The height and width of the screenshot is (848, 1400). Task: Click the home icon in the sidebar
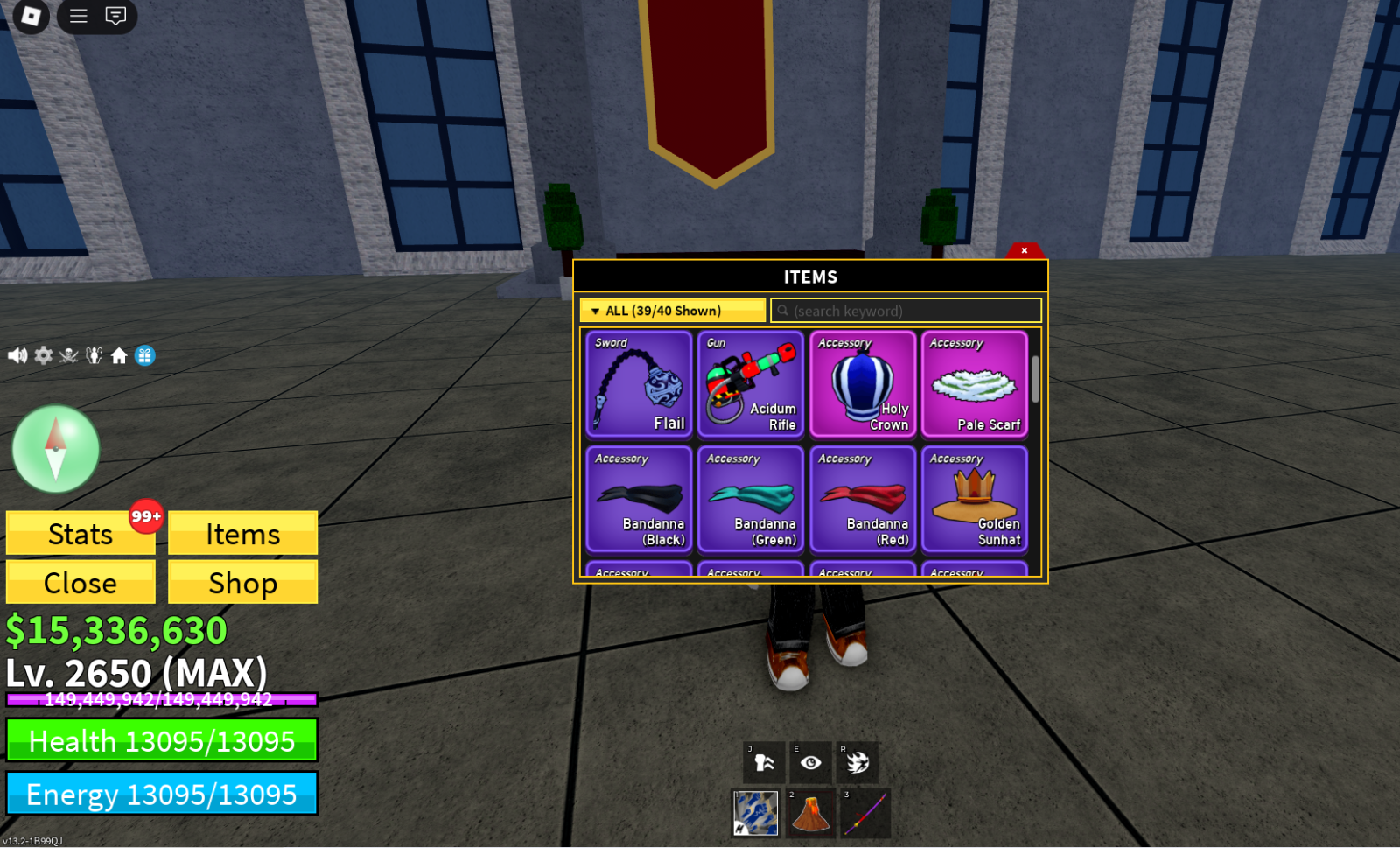click(120, 354)
